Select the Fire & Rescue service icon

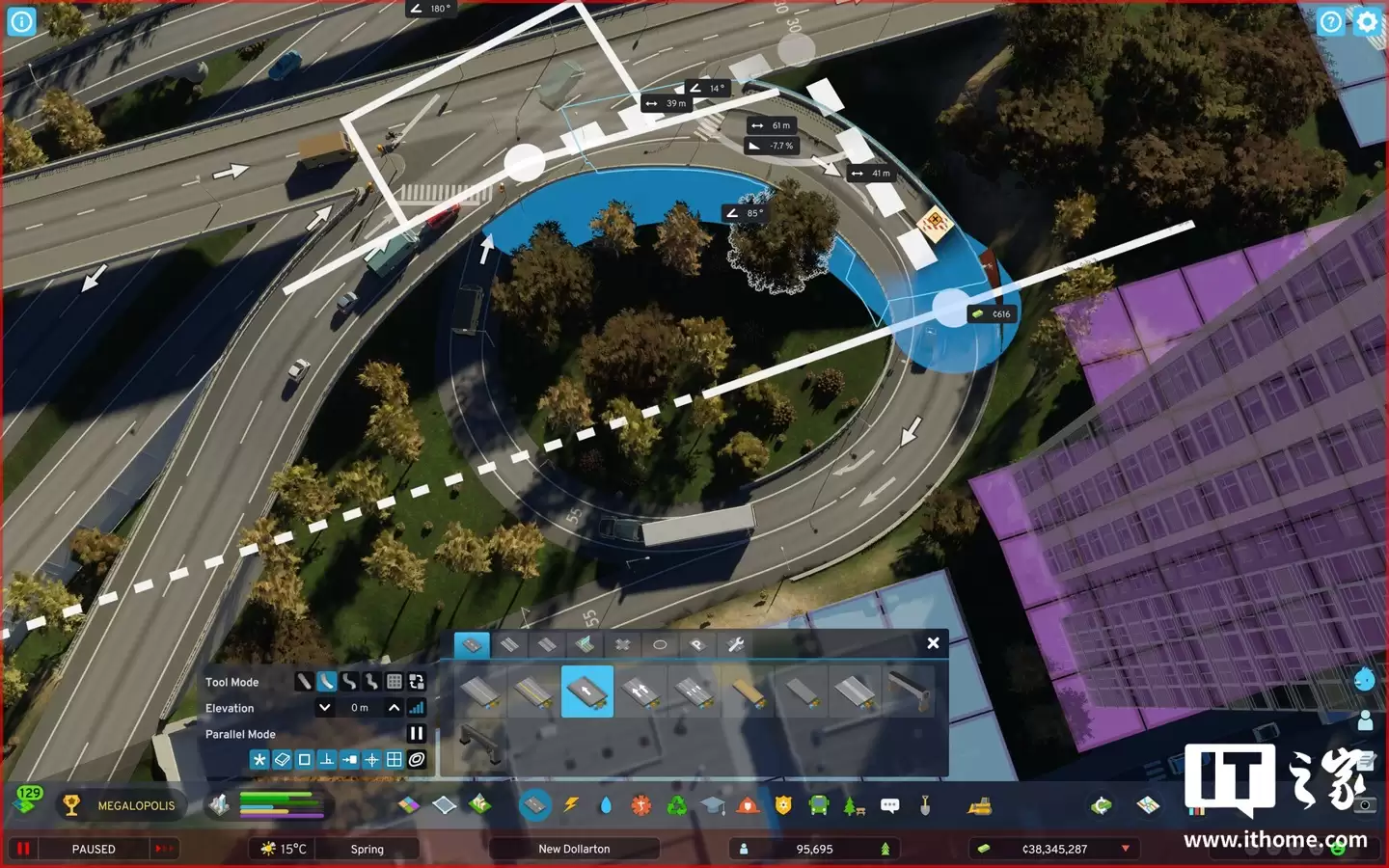(x=748, y=805)
